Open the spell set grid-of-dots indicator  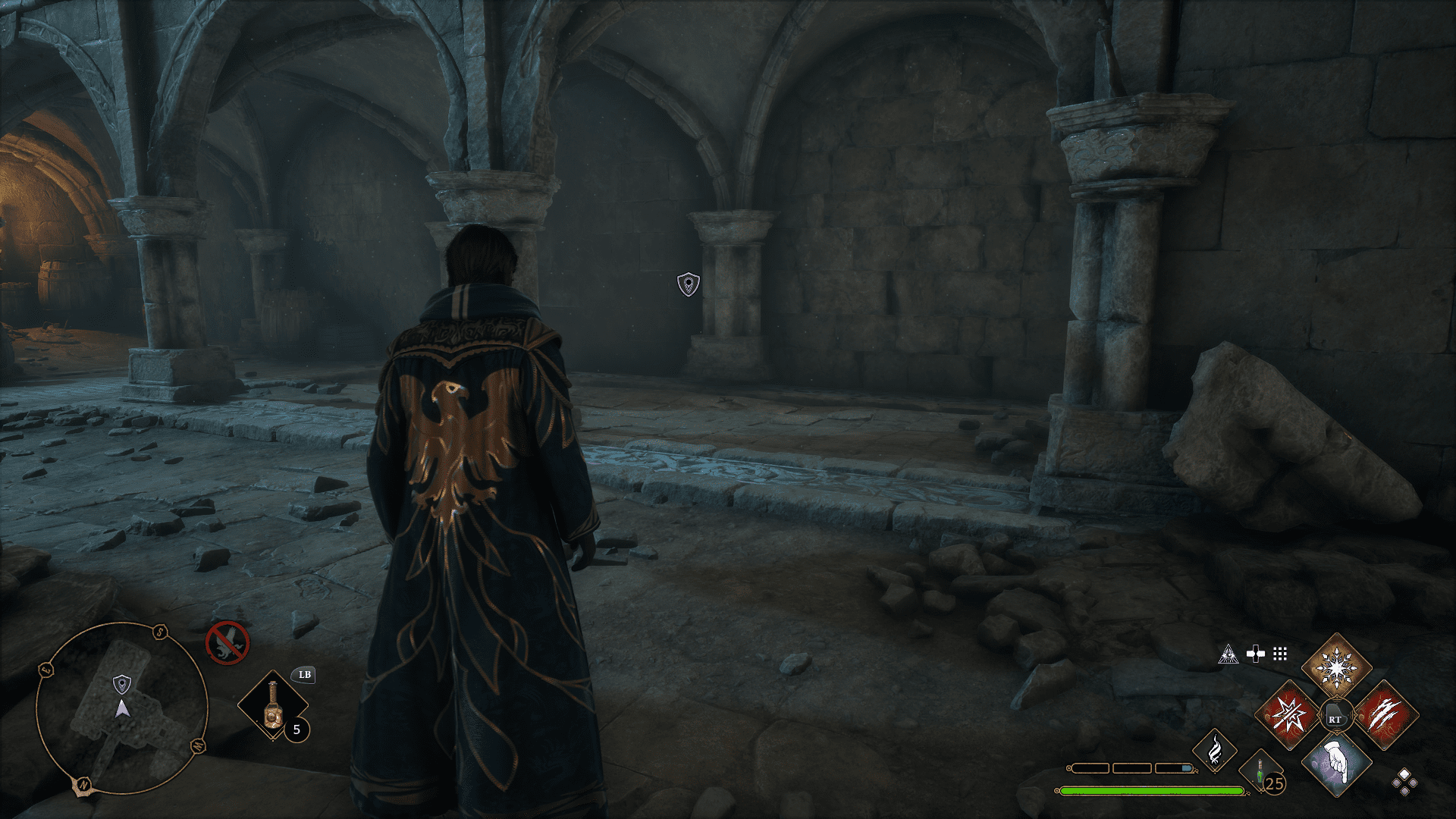click(x=1280, y=654)
